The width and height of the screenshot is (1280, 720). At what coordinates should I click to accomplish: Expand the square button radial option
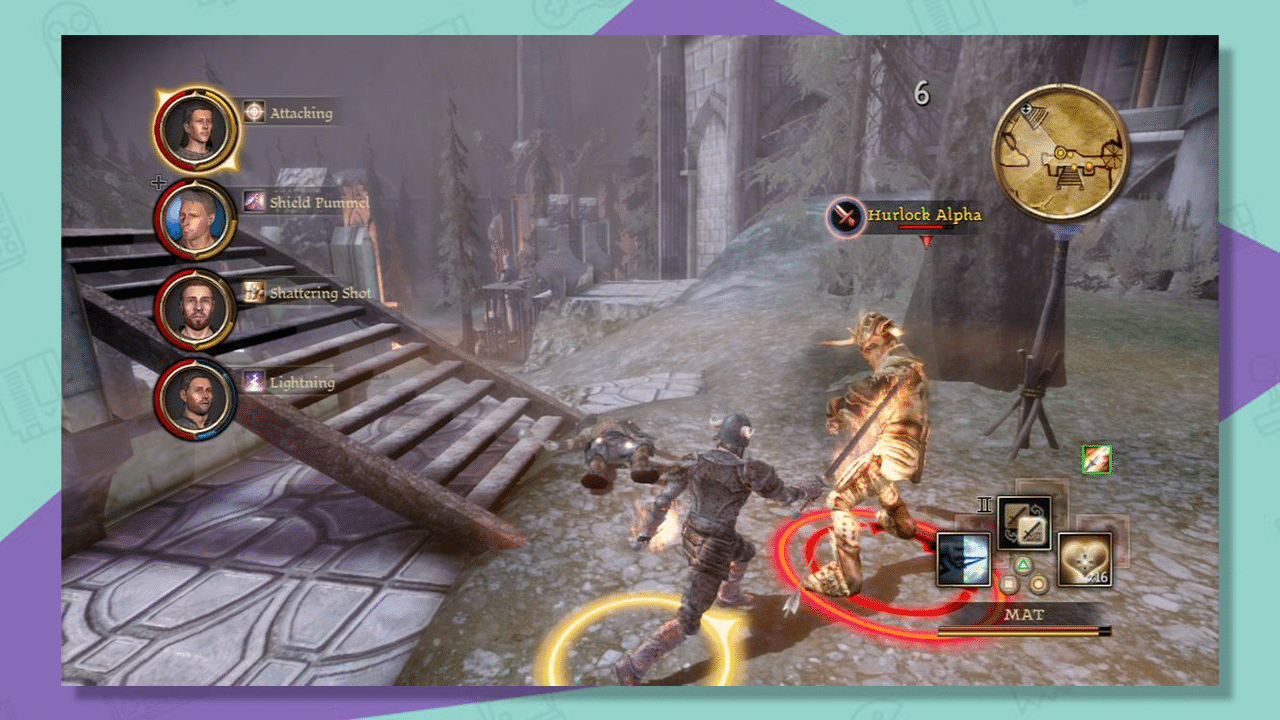pos(1008,584)
